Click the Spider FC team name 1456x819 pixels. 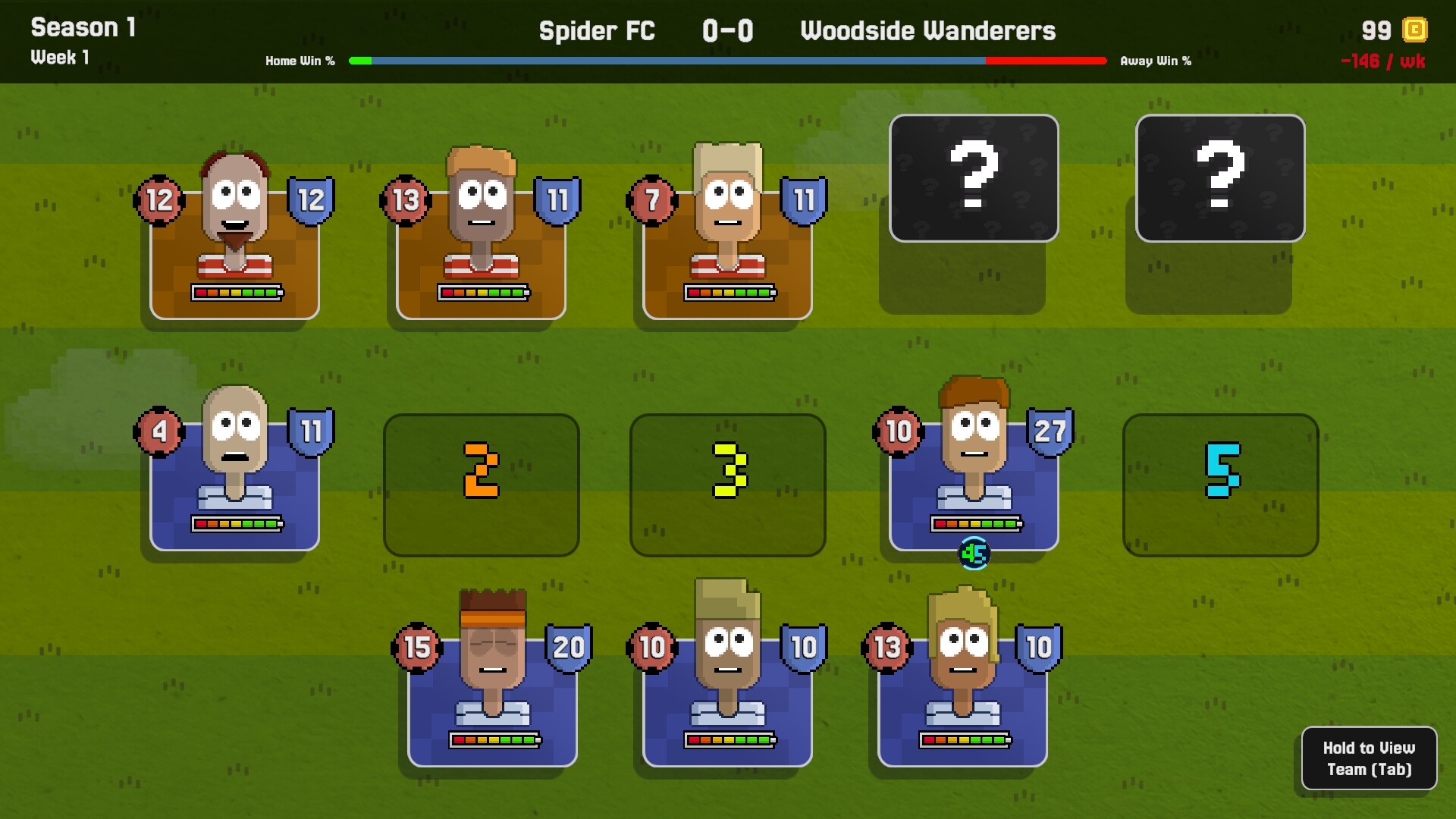click(597, 31)
